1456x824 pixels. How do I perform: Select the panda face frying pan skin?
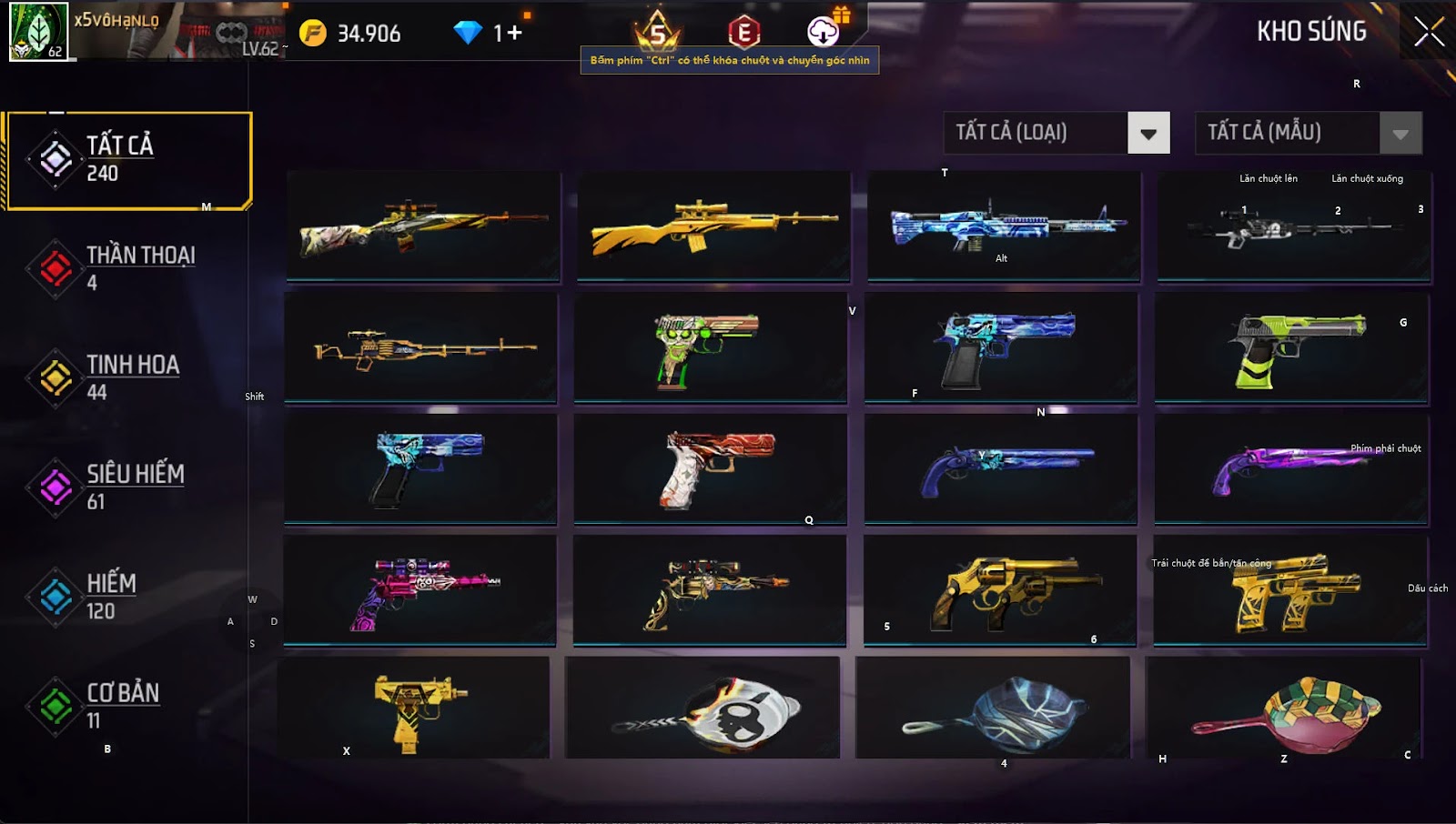coord(703,709)
